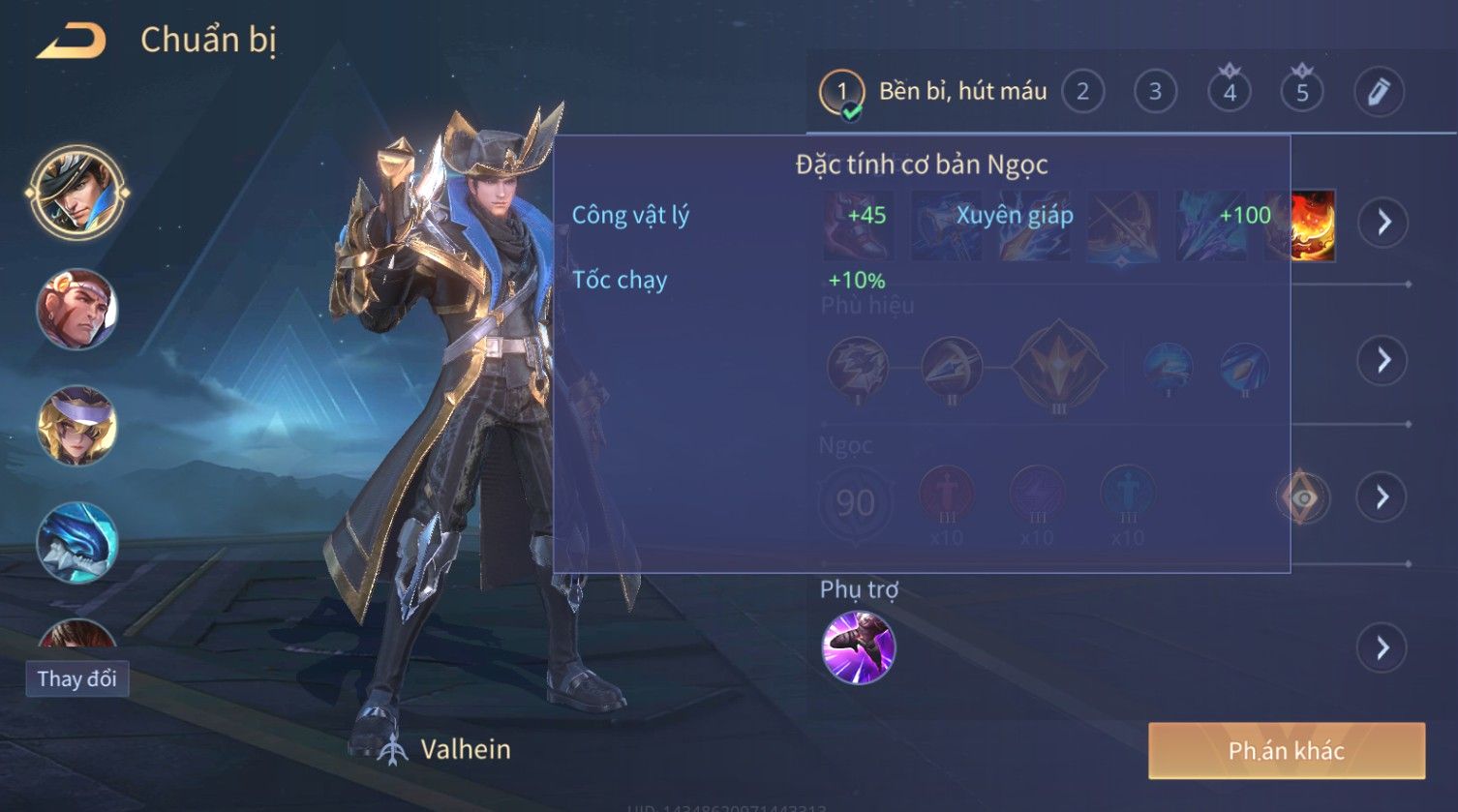This screenshot has height=812, width=1458.
Task: Go back using the return arrow
Action: [72, 41]
